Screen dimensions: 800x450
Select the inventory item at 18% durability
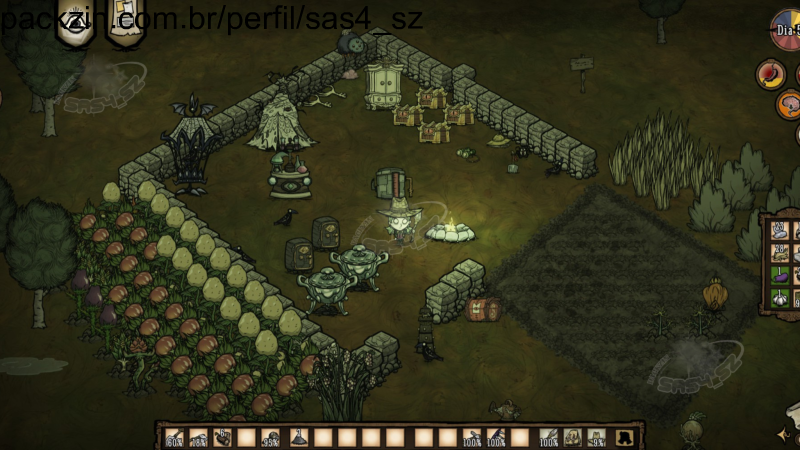tap(199, 437)
